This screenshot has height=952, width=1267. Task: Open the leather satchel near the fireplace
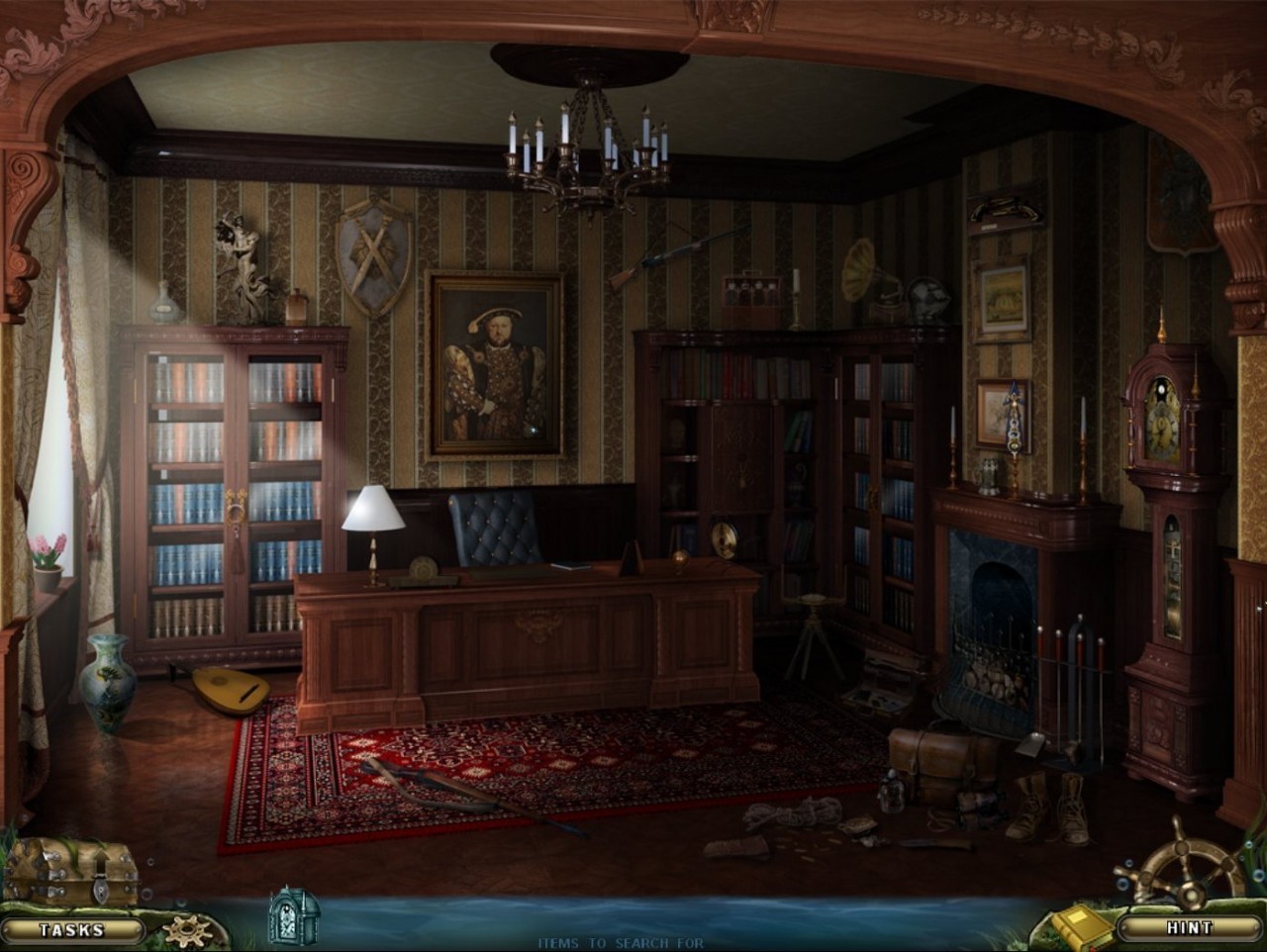[x=940, y=762]
